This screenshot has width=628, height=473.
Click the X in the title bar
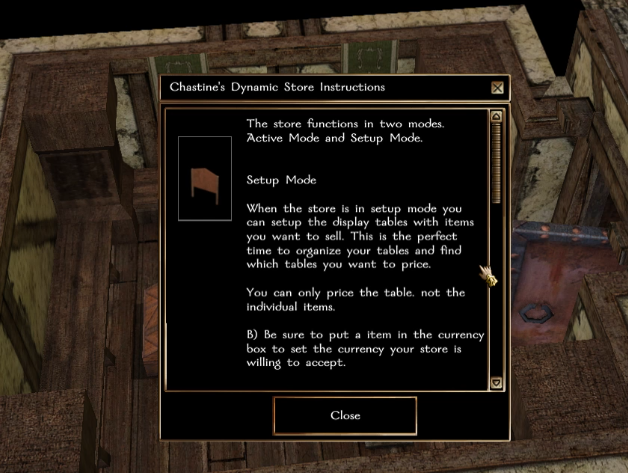click(497, 87)
